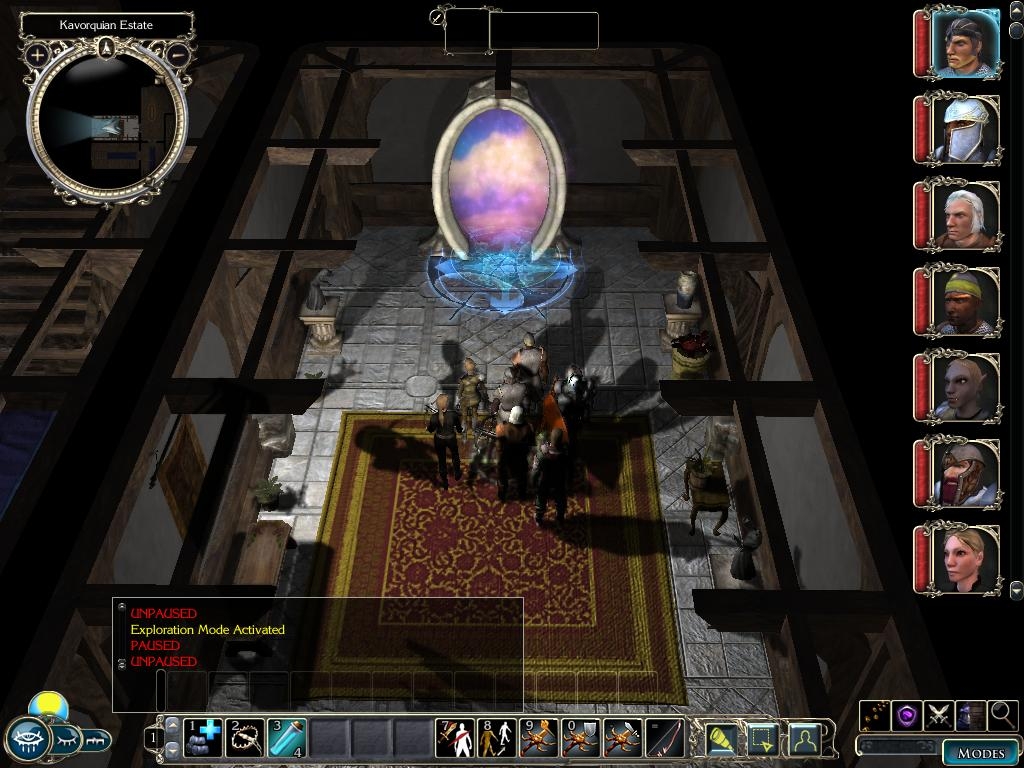
Task: Toggle the yellow flashlight mode button
Action: (x=723, y=739)
